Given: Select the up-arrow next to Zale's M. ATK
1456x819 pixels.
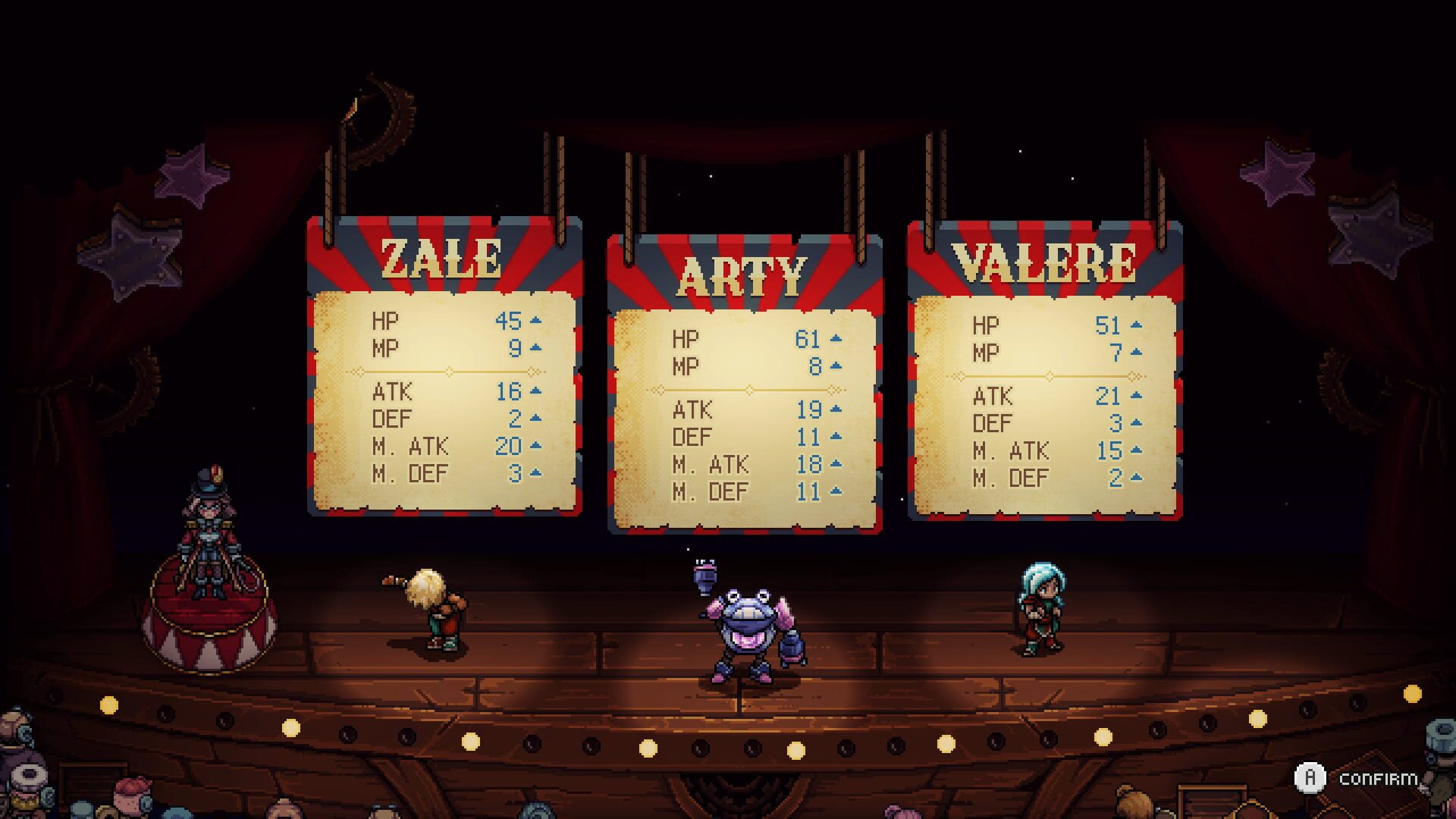Looking at the screenshot, I should click(536, 443).
